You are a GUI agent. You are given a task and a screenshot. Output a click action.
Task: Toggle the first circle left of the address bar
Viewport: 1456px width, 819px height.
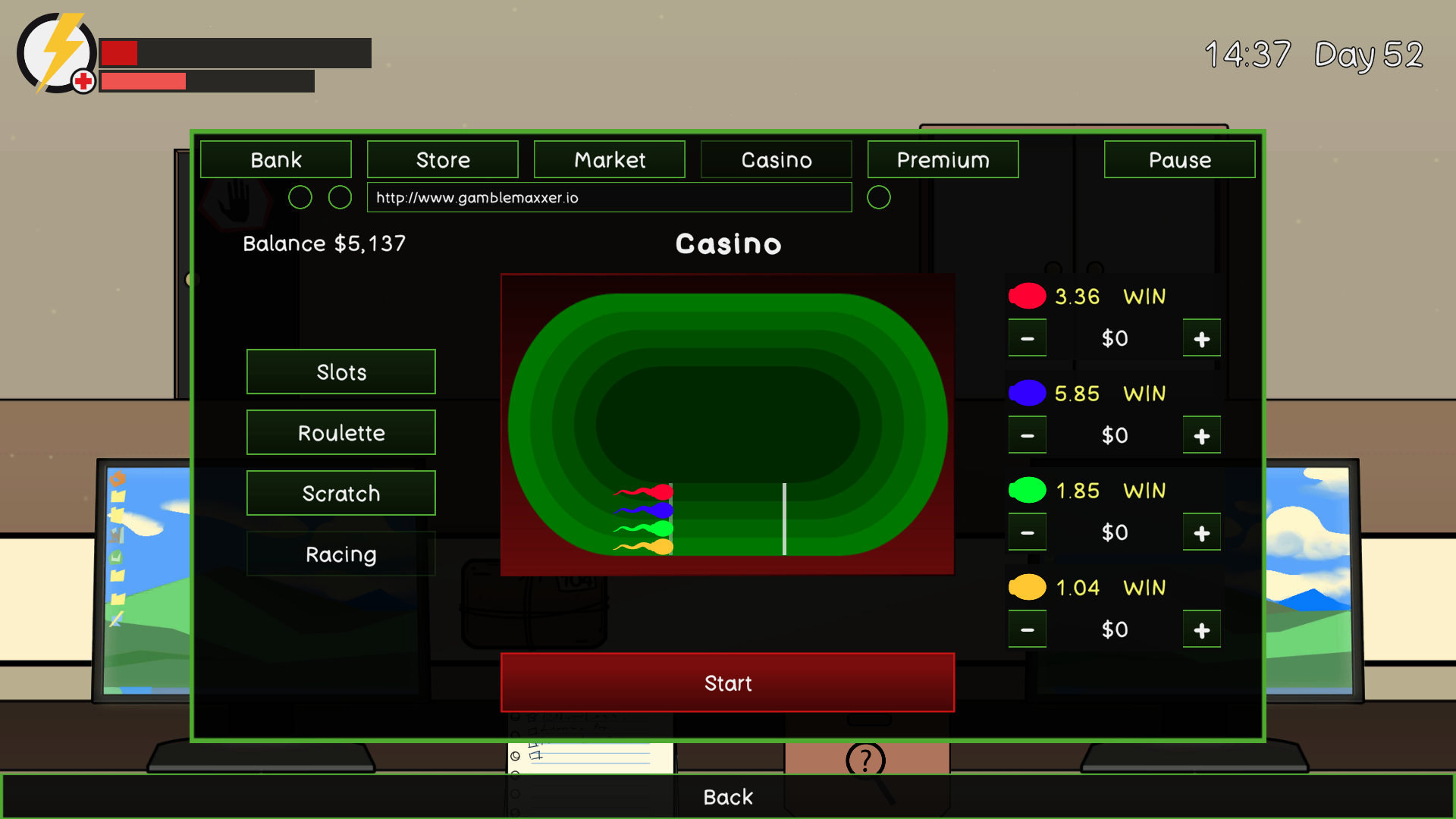(x=300, y=197)
